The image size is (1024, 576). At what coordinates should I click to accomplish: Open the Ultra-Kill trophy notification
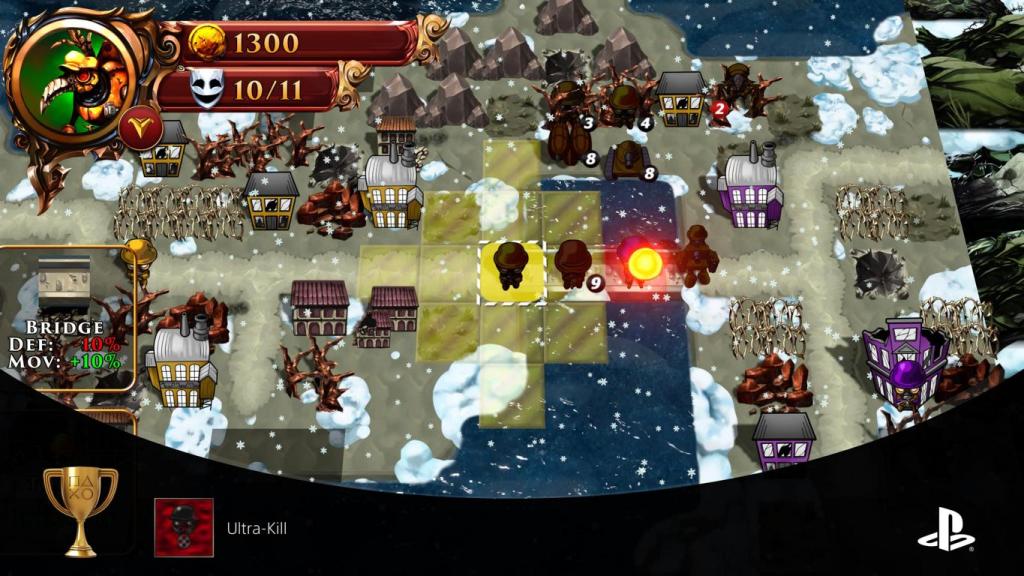click(x=250, y=528)
